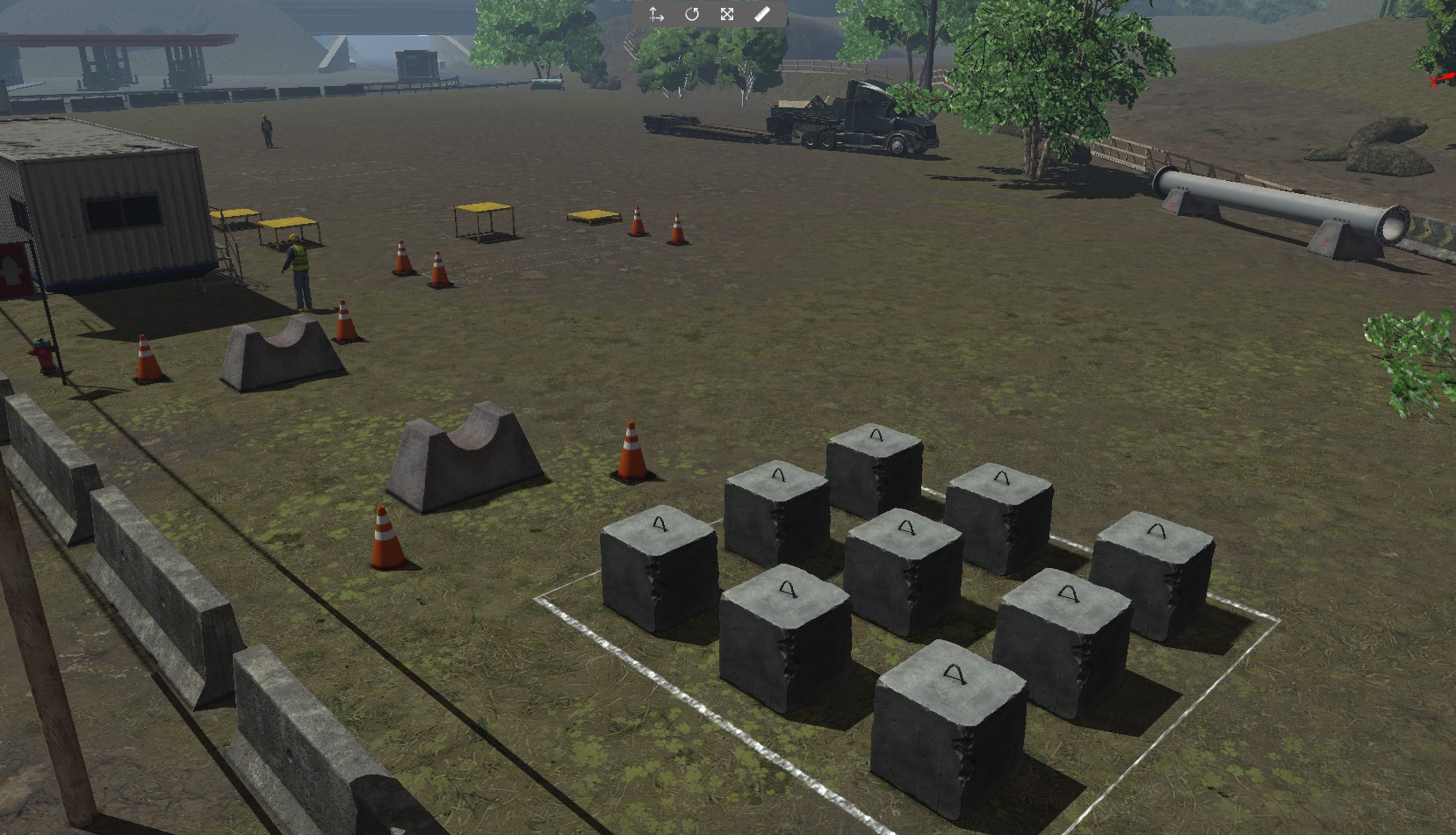The image size is (1456, 835).
Task: Choose the scale arrows tool
Action: click(727, 14)
